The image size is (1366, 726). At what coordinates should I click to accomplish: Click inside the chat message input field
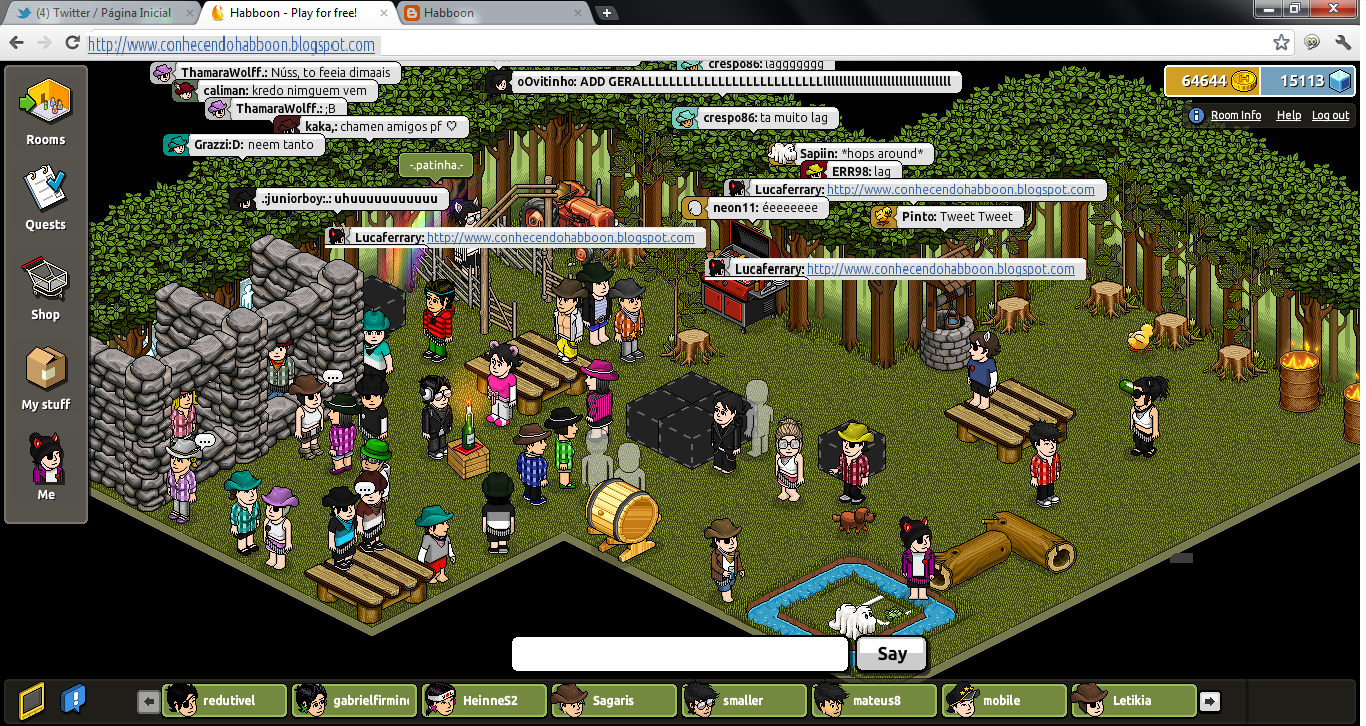click(x=678, y=654)
